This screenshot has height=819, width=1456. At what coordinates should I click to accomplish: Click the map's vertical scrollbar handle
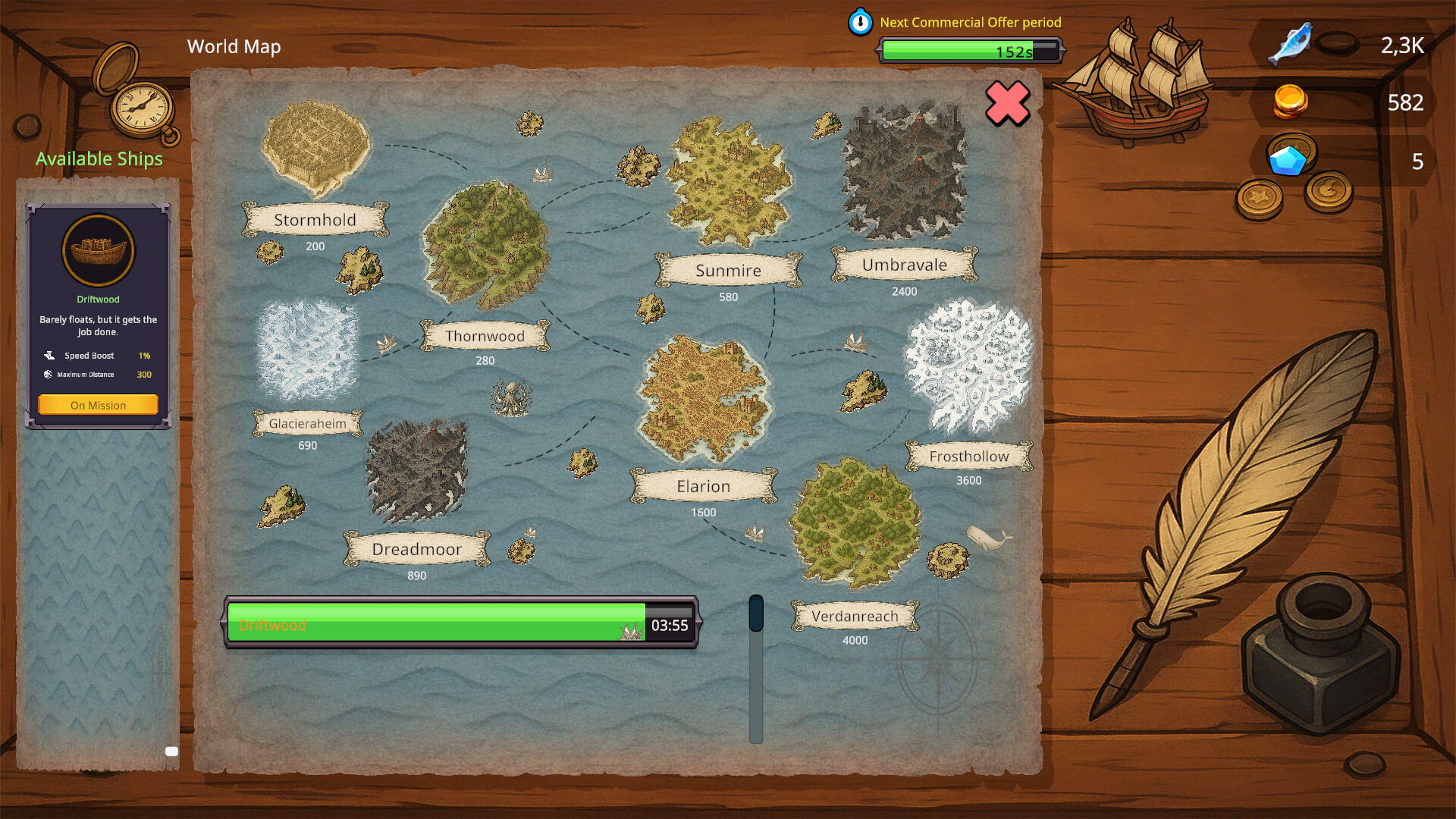[756, 613]
